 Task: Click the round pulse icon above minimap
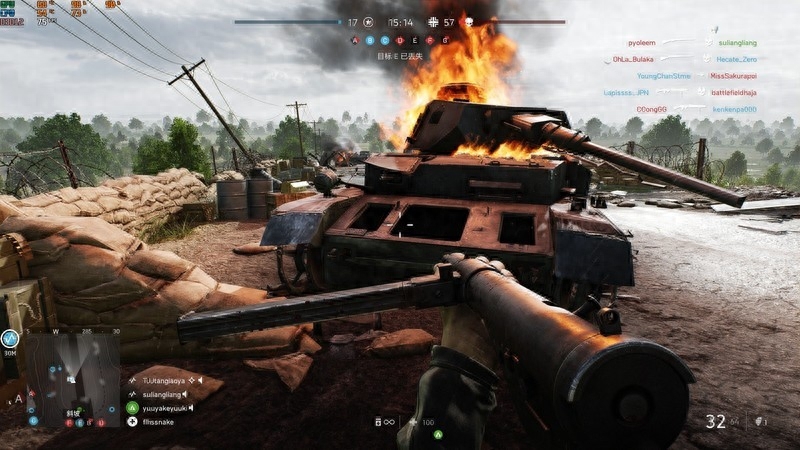(11, 339)
